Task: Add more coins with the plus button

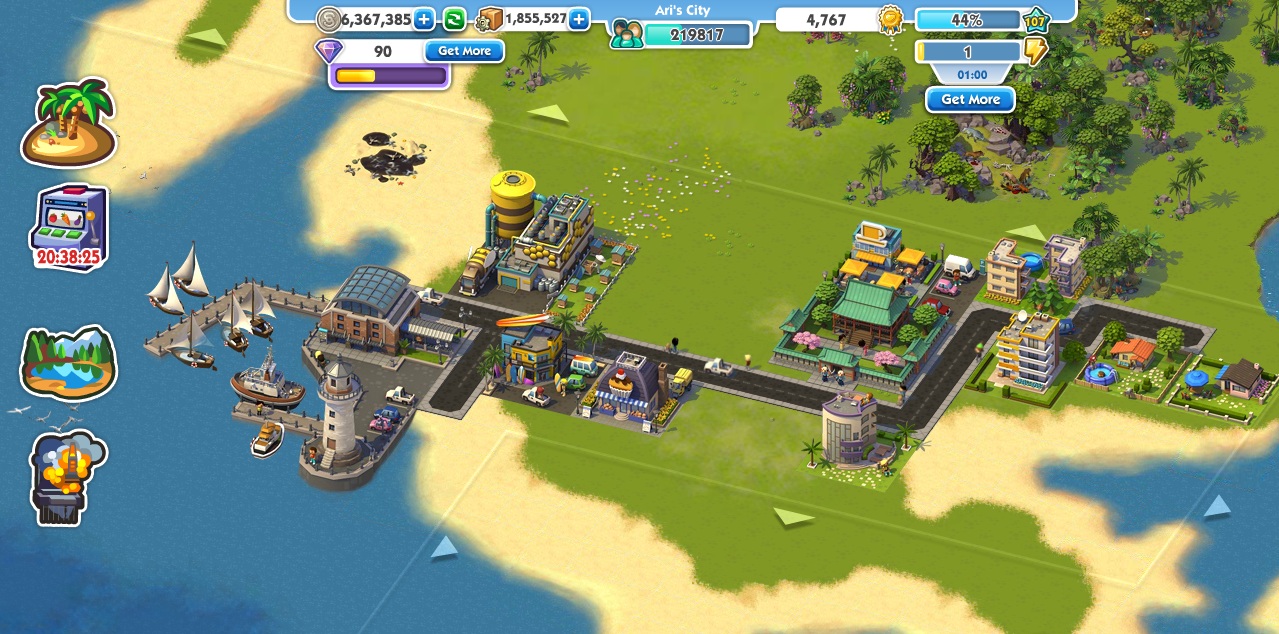Action: 424,19
